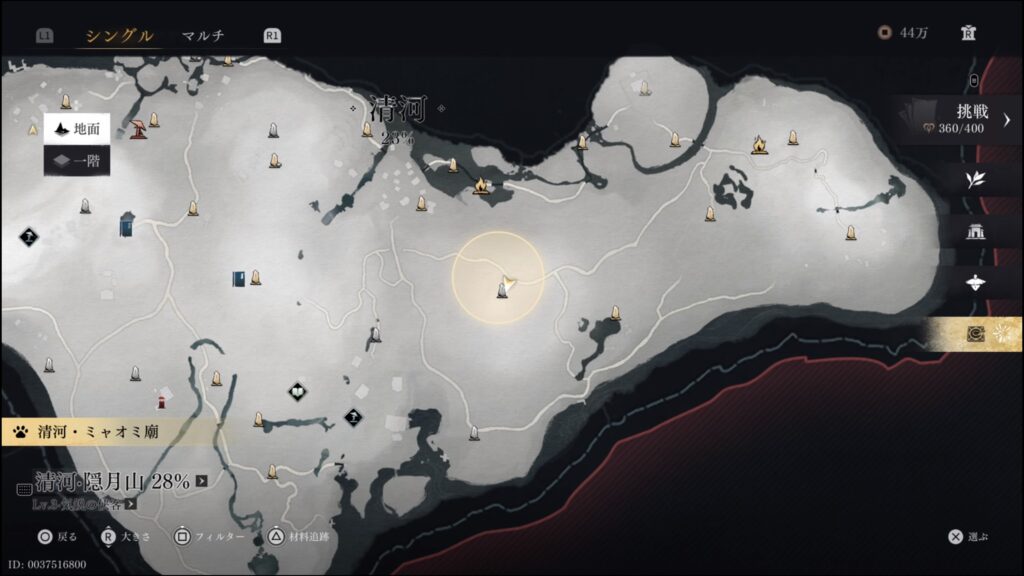This screenshot has height=576, width=1024.
Task: Select the 一階 floor layer
Action: click(x=77, y=159)
